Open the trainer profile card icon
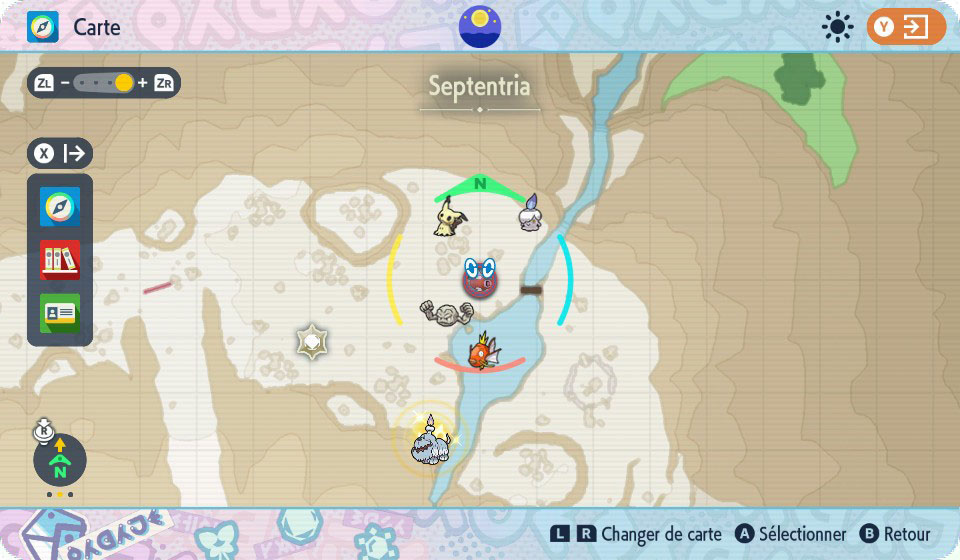This screenshot has height=560, width=960. click(x=60, y=313)
